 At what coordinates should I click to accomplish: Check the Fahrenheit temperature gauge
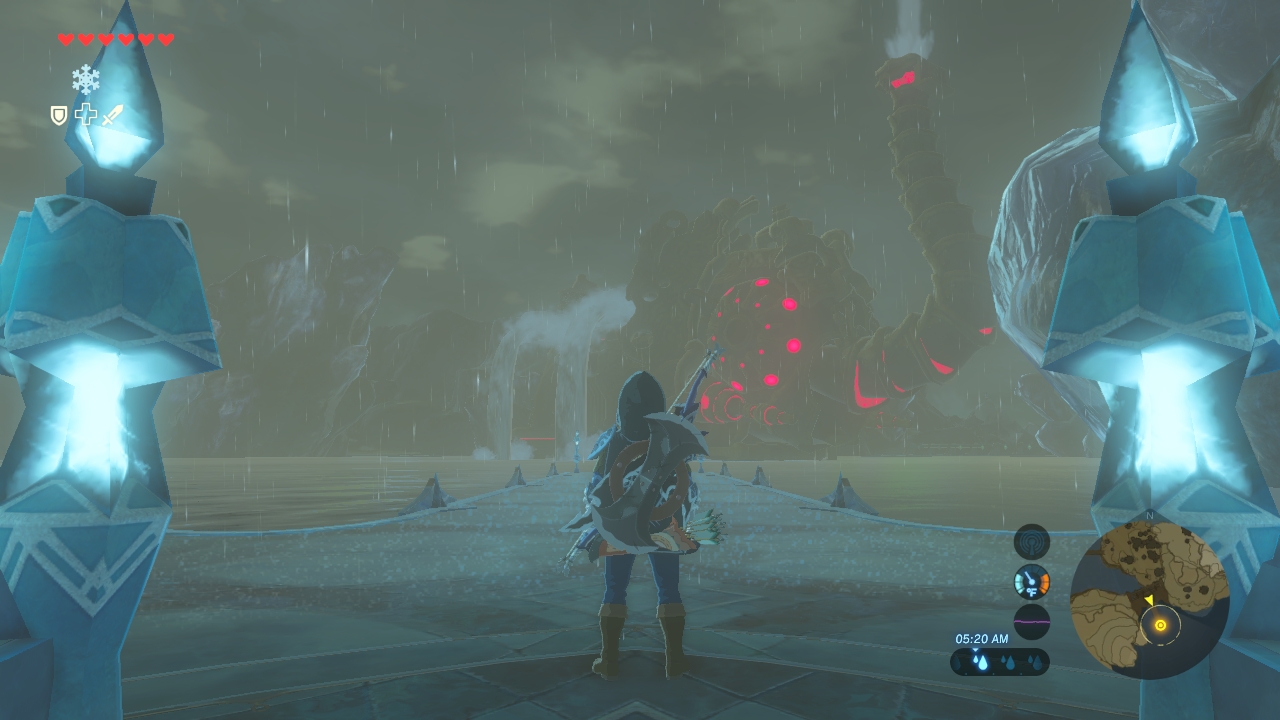(1032, 581)
